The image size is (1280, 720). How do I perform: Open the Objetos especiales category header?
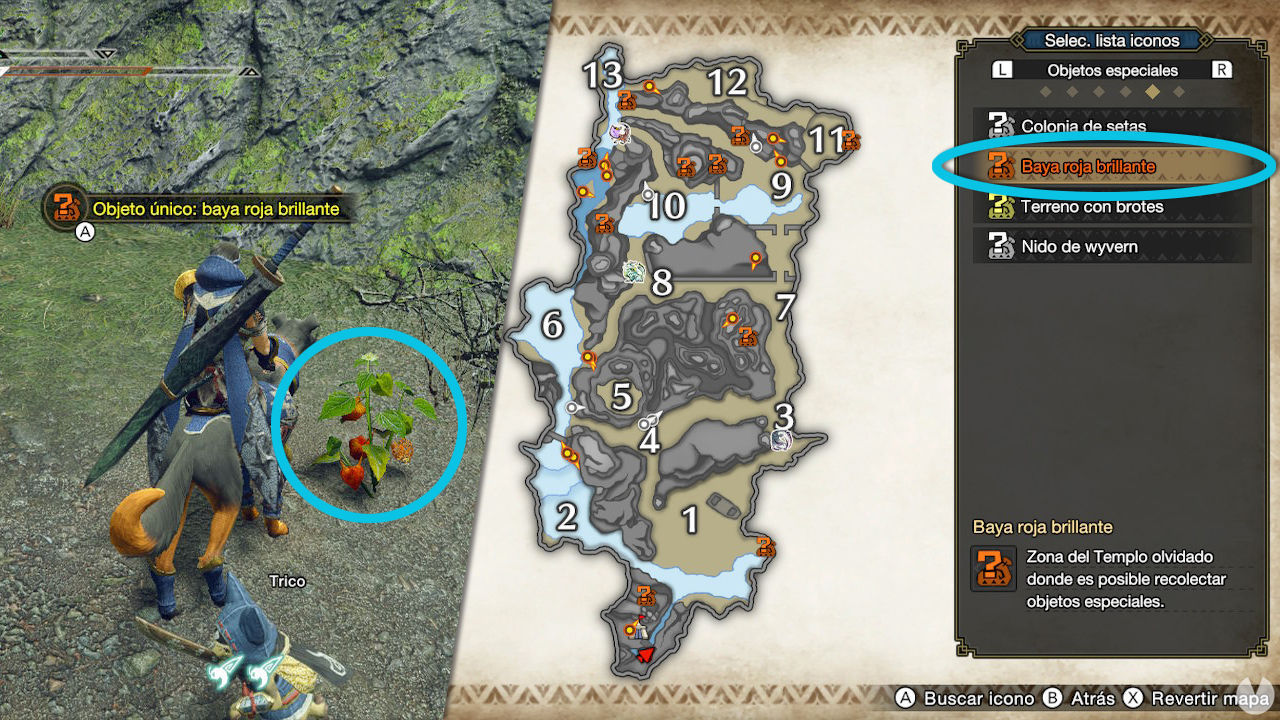click(1112, 69)
